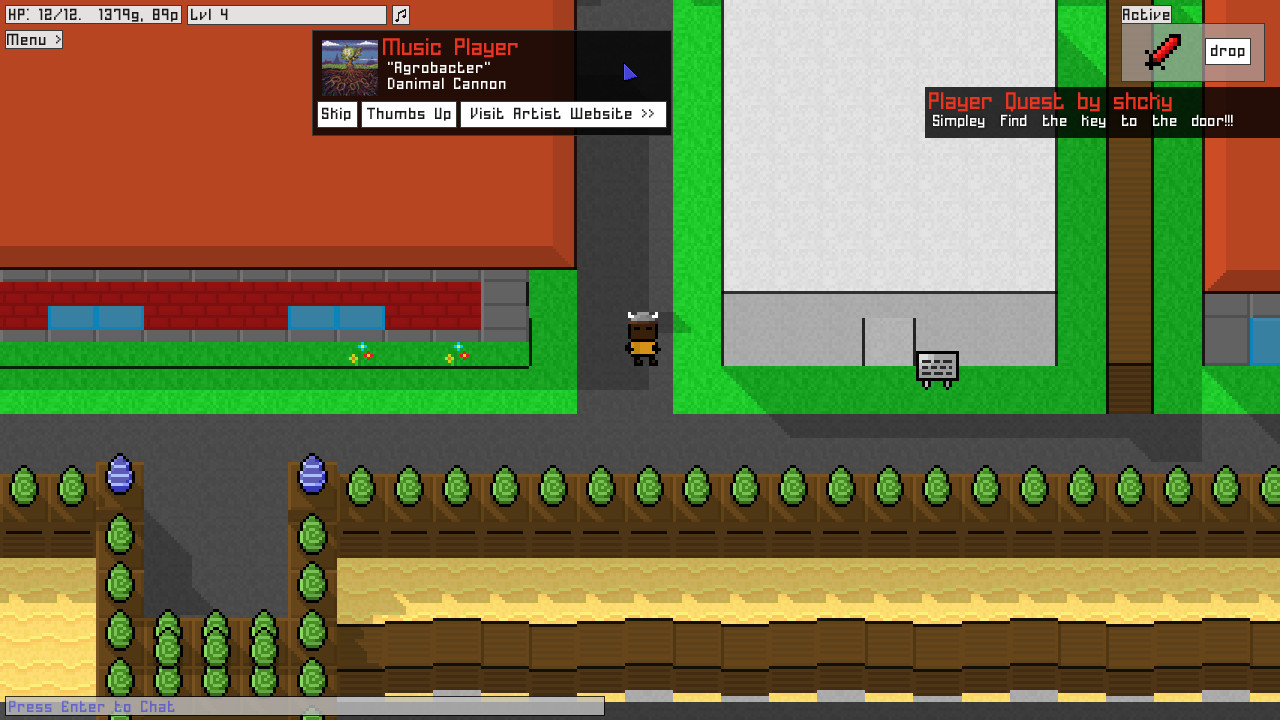Image resolution: width=1280 pixels, height=720 pixels.
Task: Click the second blue egg near the fence gap
Action: coord(312,475)
